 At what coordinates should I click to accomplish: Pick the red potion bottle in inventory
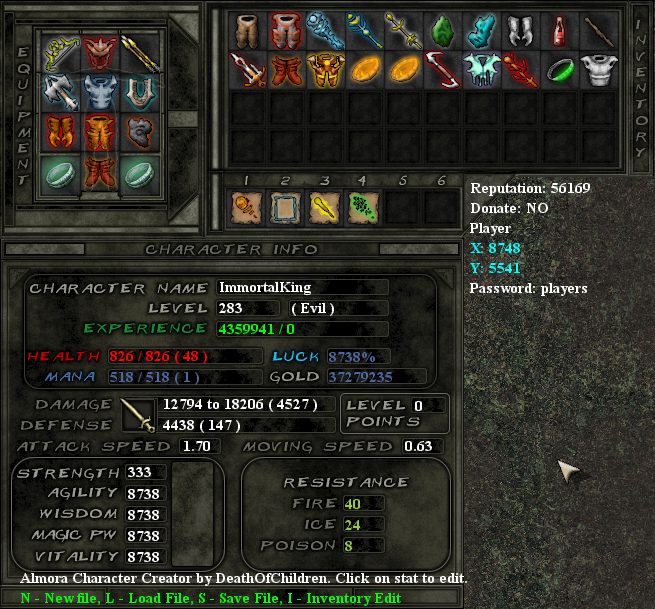click(x=560, y=30)
